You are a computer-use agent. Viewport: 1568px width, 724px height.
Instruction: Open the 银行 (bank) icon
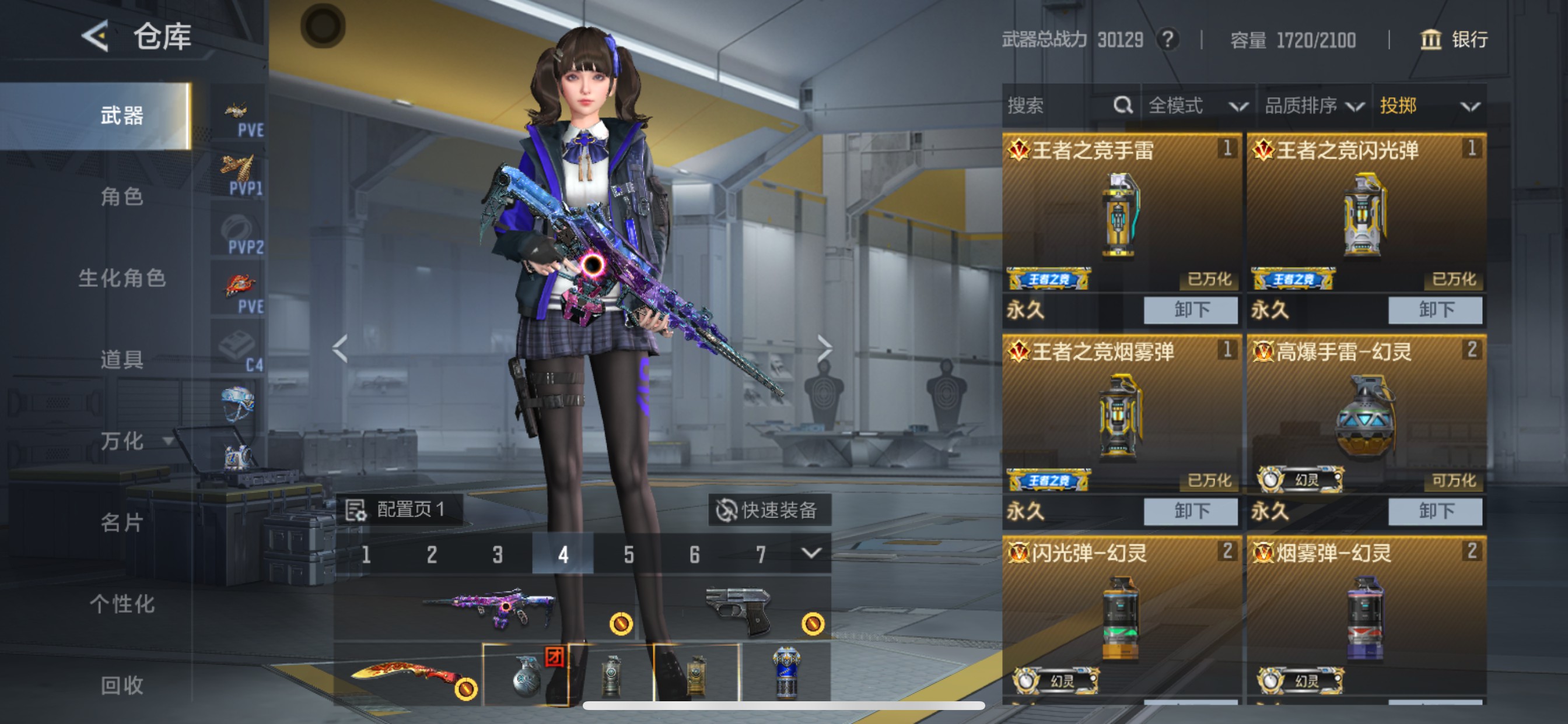click(1430, 39)
